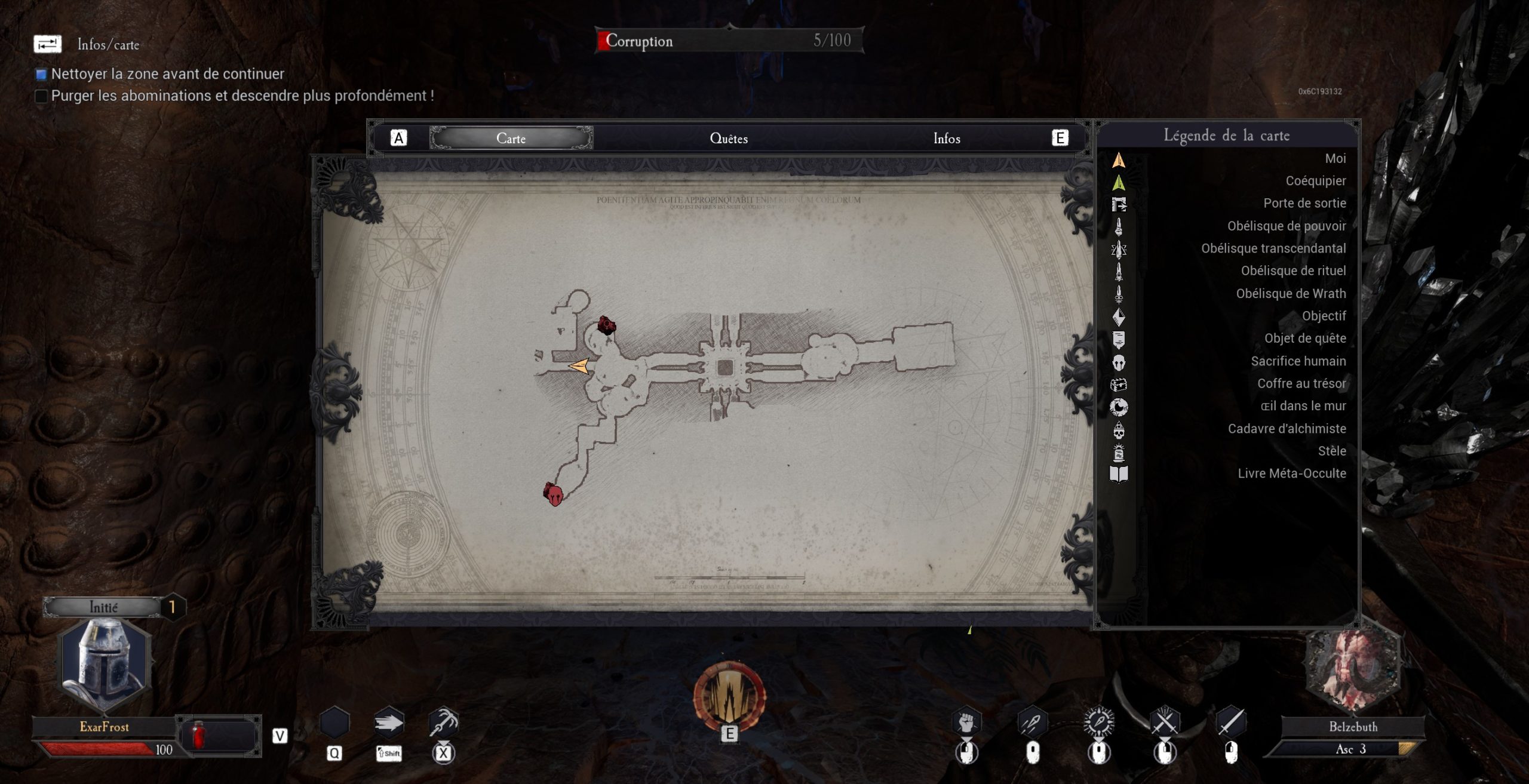
Task: Choose the Coffre au trésor legend entry
Action: [1301, 384]
